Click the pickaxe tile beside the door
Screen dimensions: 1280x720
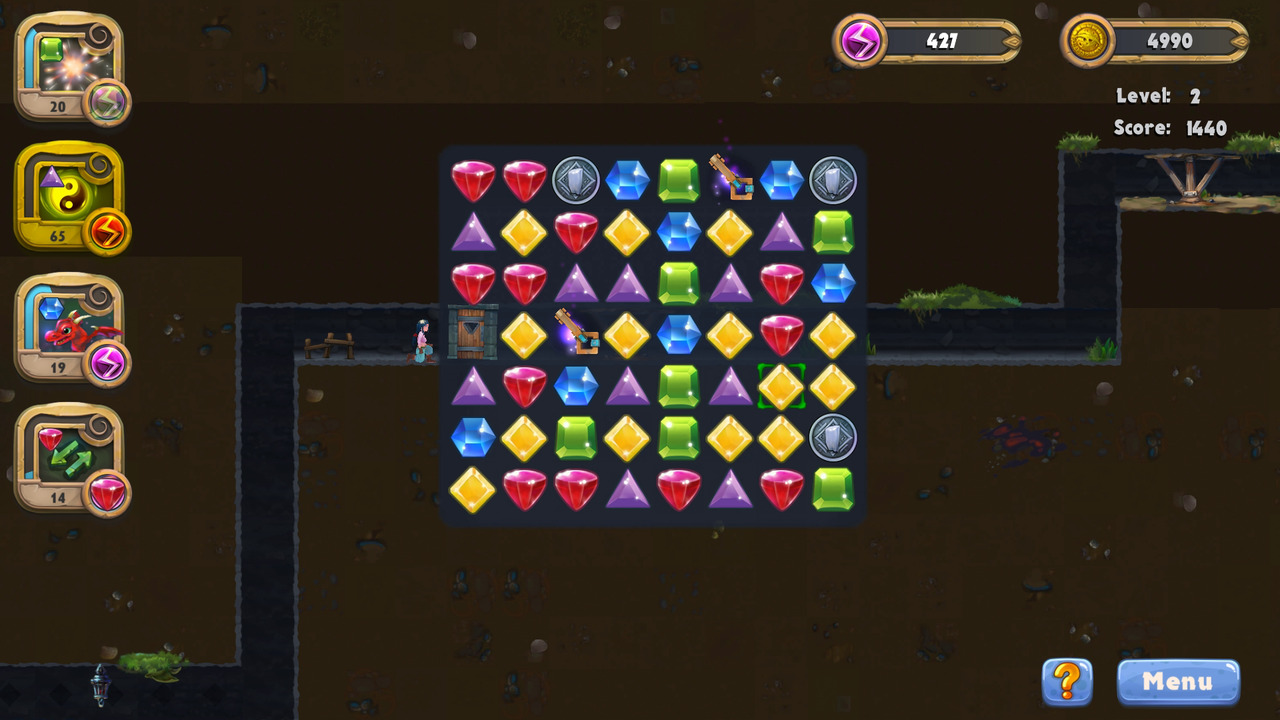click(578, 335)
